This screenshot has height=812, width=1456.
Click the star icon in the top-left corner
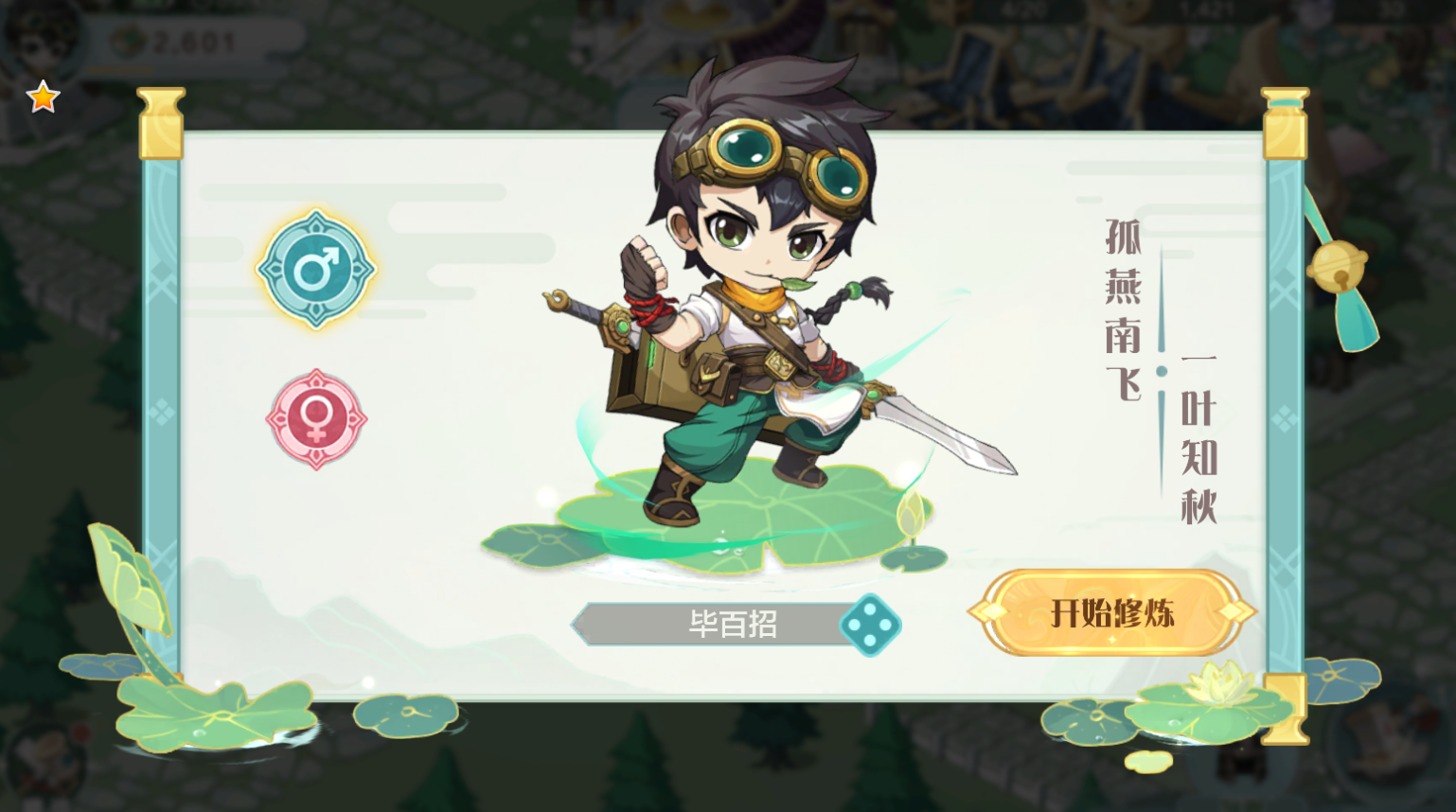click(x=44, y=96)
